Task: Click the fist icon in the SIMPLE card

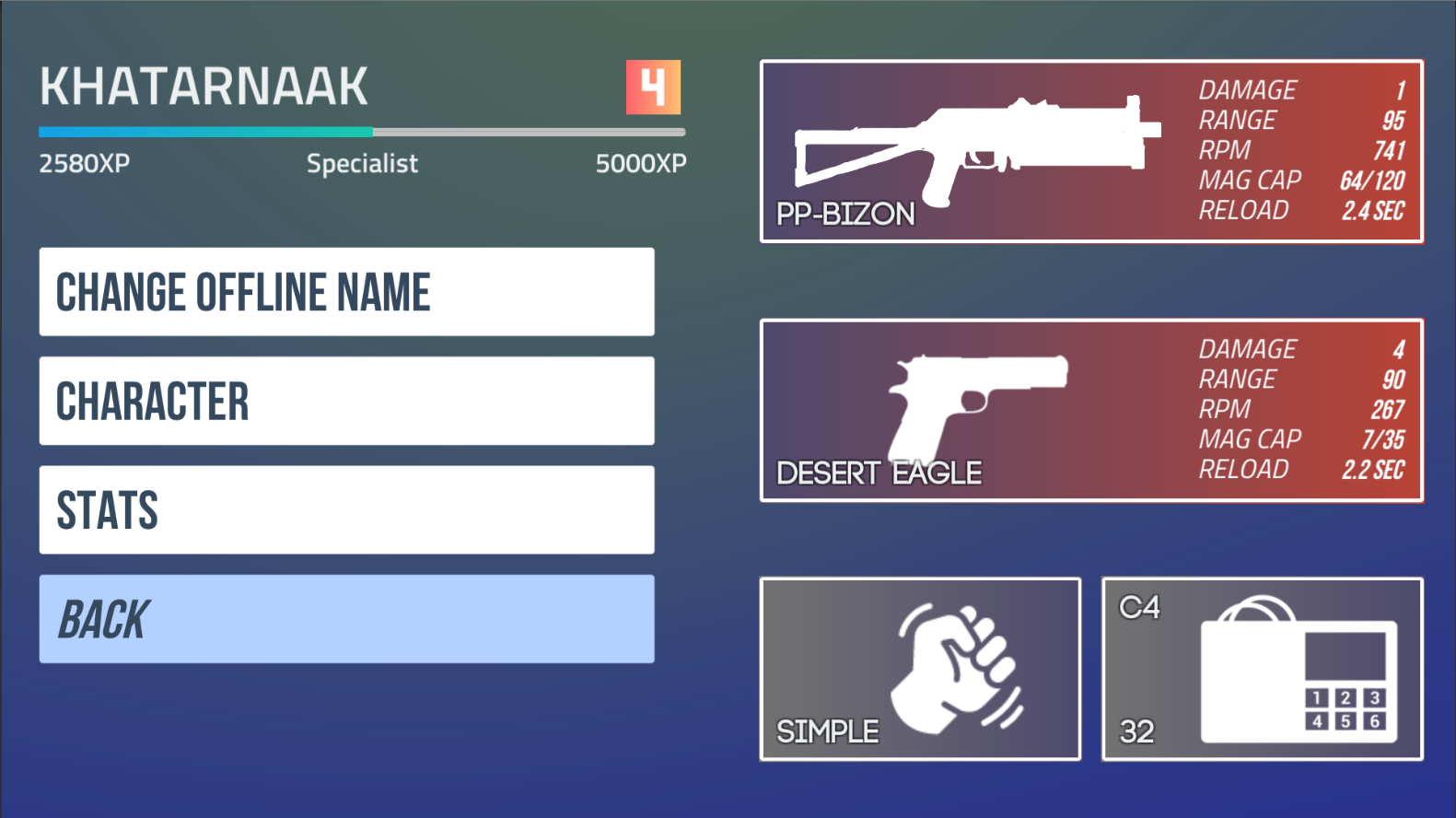Action: [x=953, y=668]
